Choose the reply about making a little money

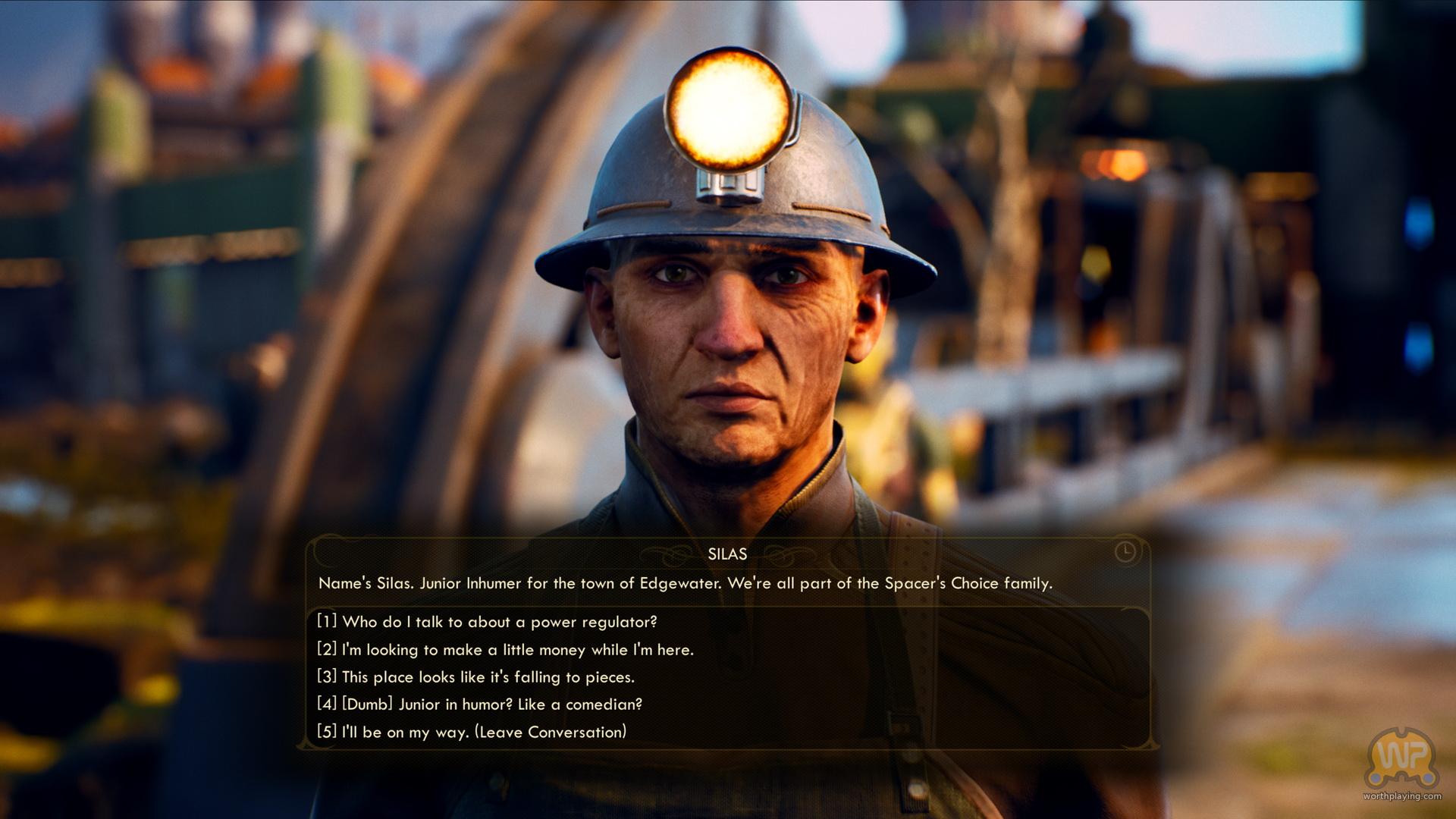pos(505,650)
